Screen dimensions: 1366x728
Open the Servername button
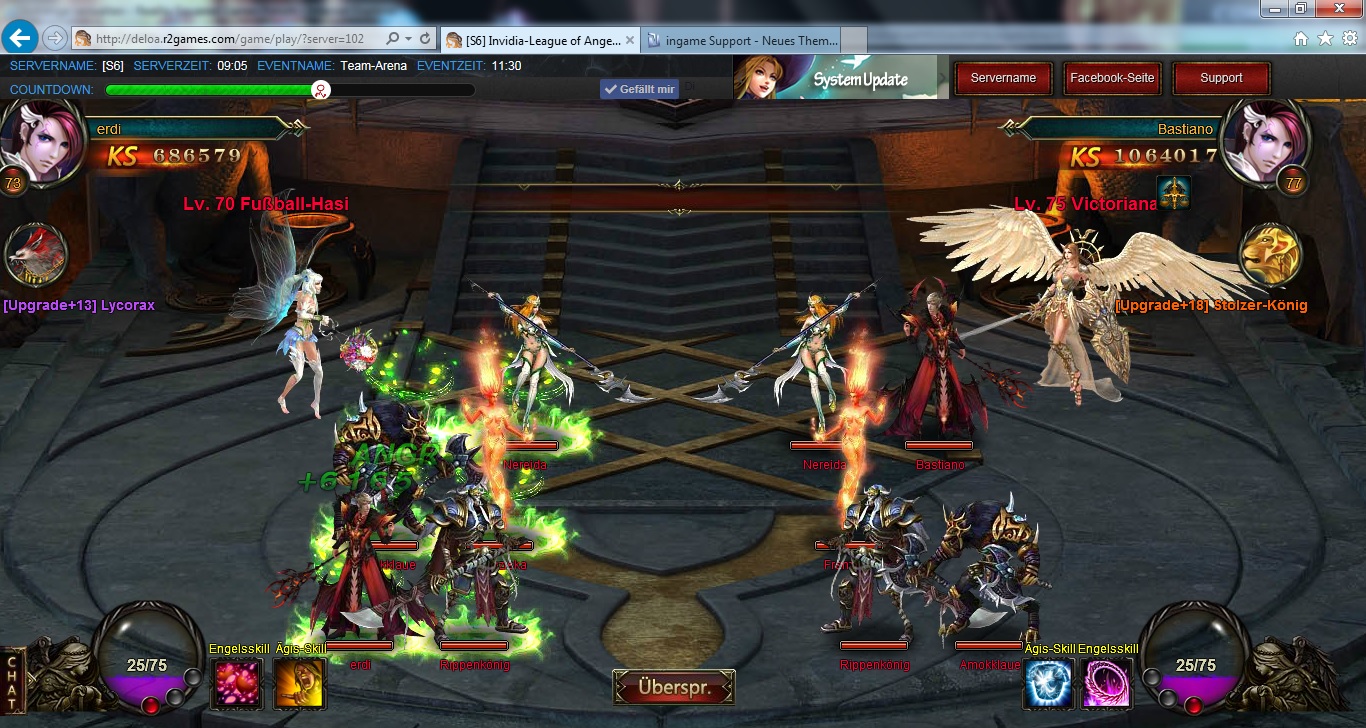[1003, 78]
